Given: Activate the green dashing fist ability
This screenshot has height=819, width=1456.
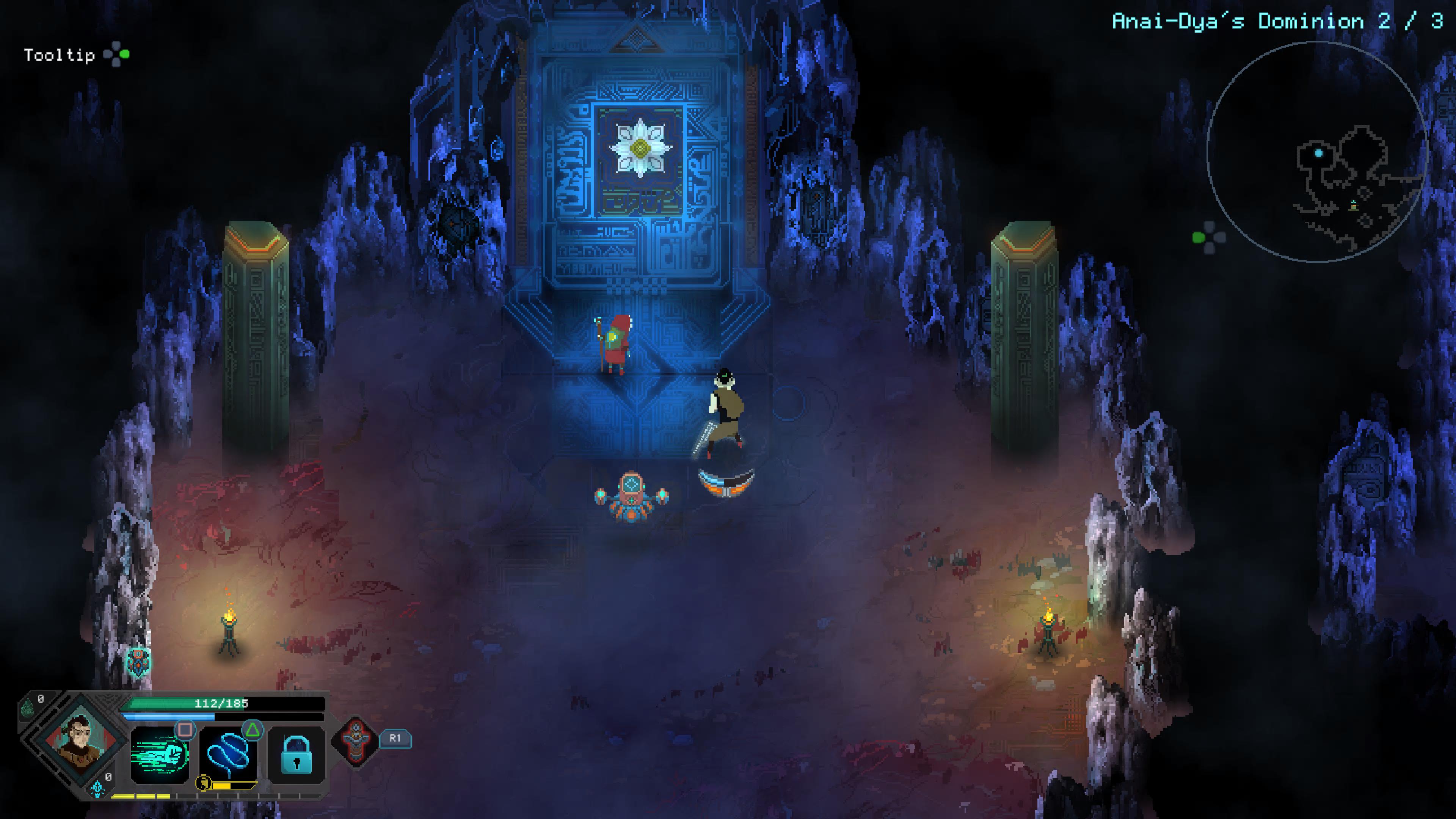Looking at the screenshot, I should pos(159,756).
